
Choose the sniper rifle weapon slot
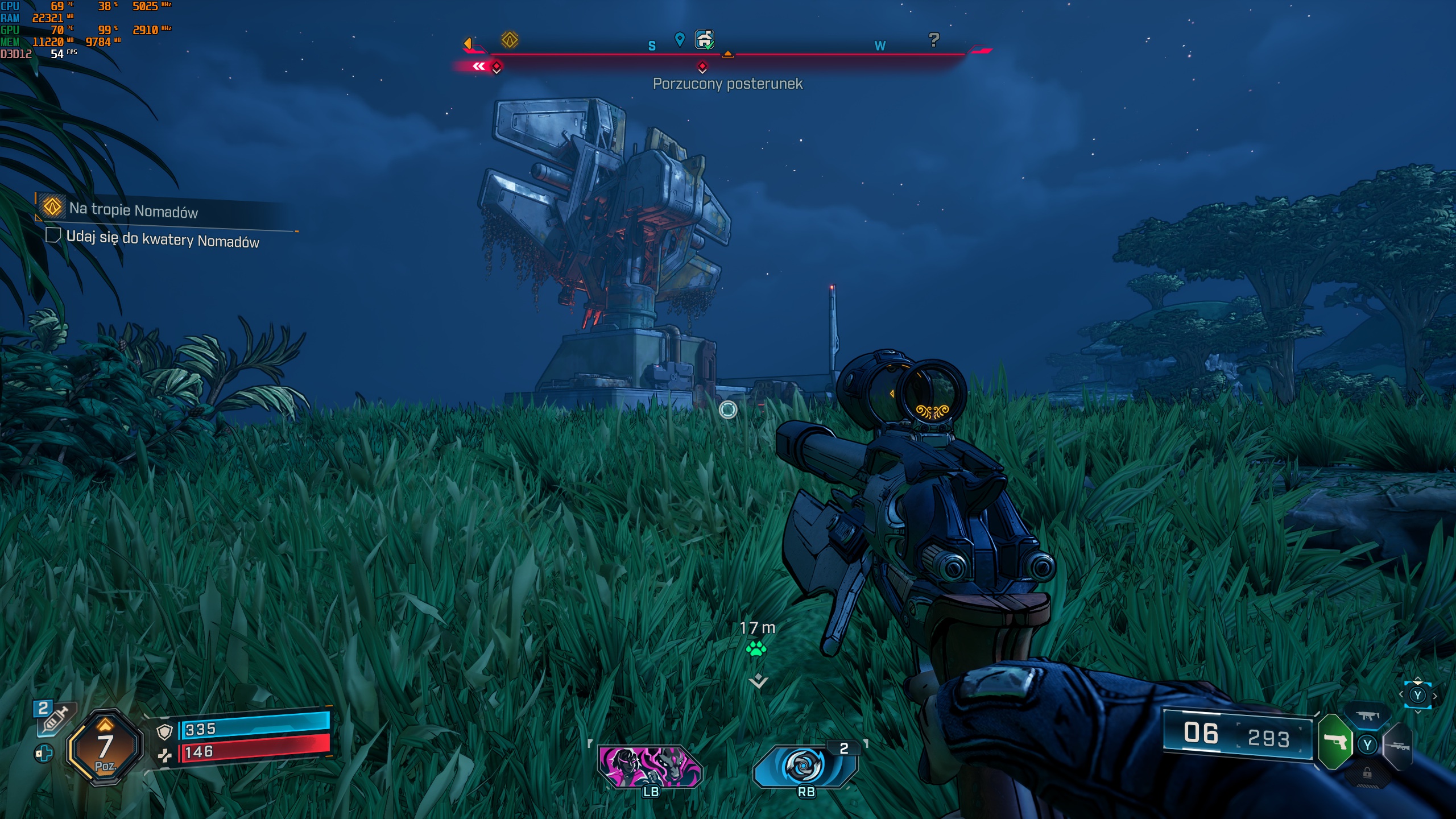point(1397,746)
